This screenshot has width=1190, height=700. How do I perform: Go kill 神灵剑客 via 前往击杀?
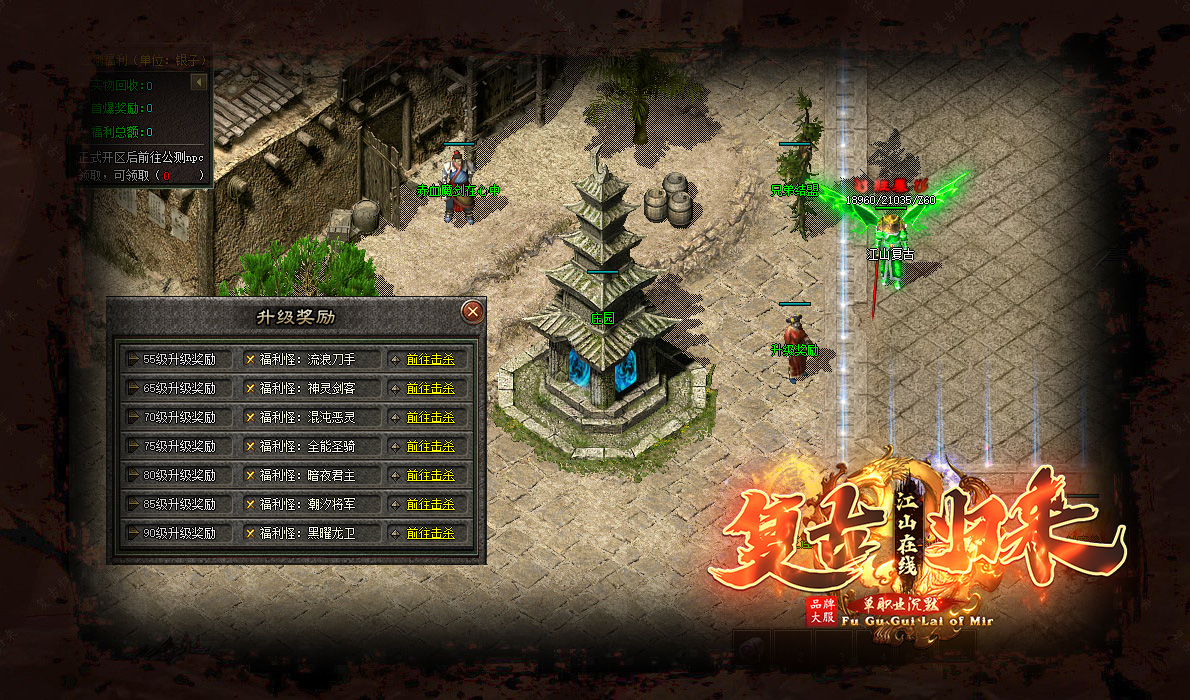(430, 389)
